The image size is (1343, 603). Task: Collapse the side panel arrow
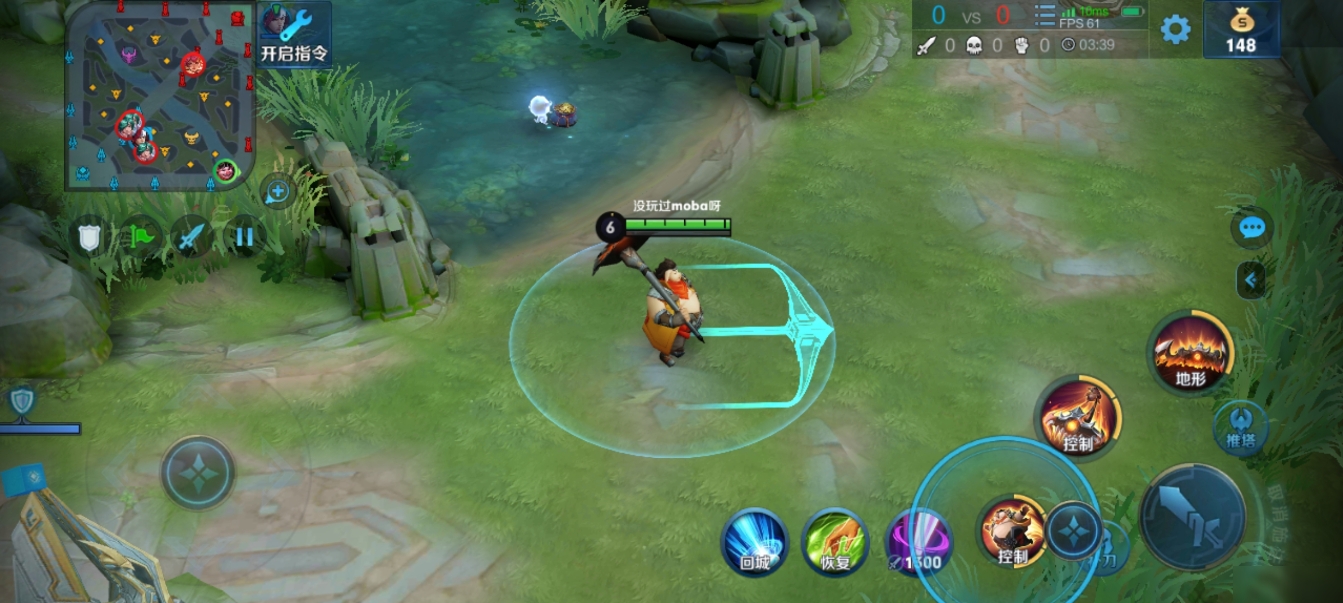tap(1251, 281)
